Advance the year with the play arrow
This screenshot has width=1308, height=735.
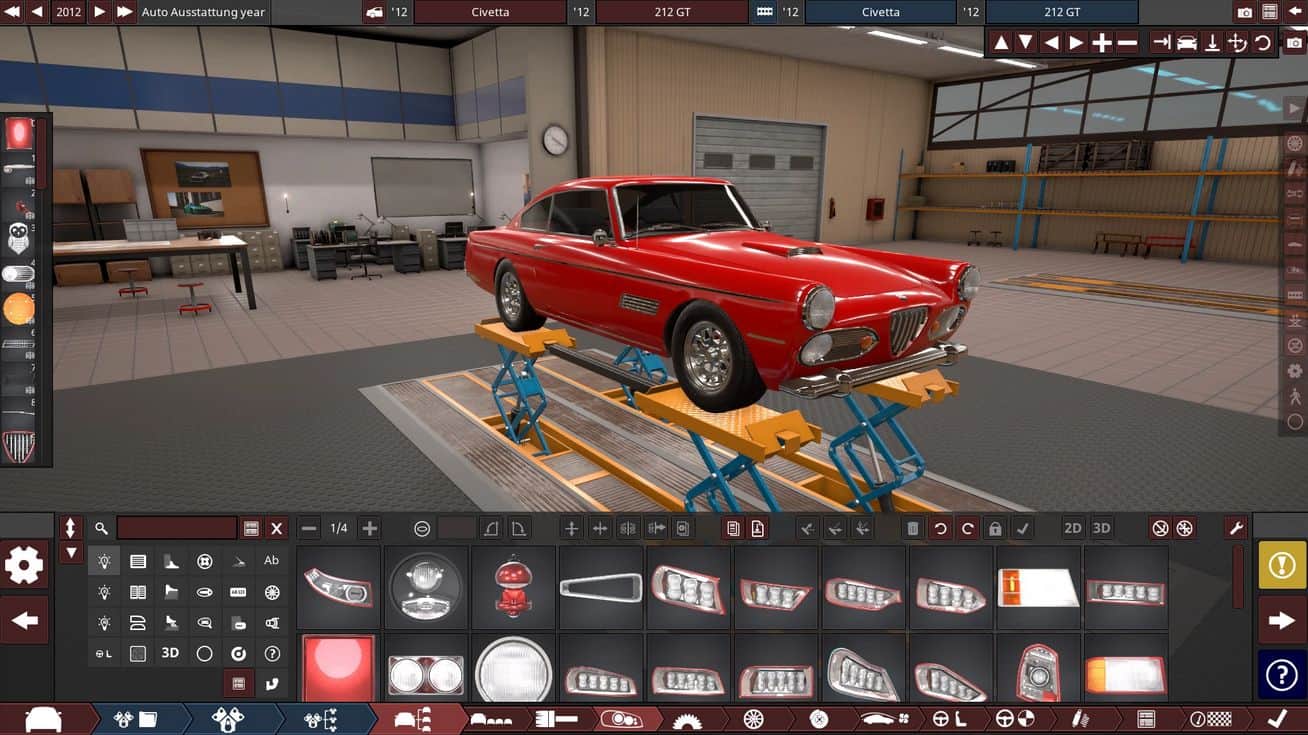click(x=99, y=12)
